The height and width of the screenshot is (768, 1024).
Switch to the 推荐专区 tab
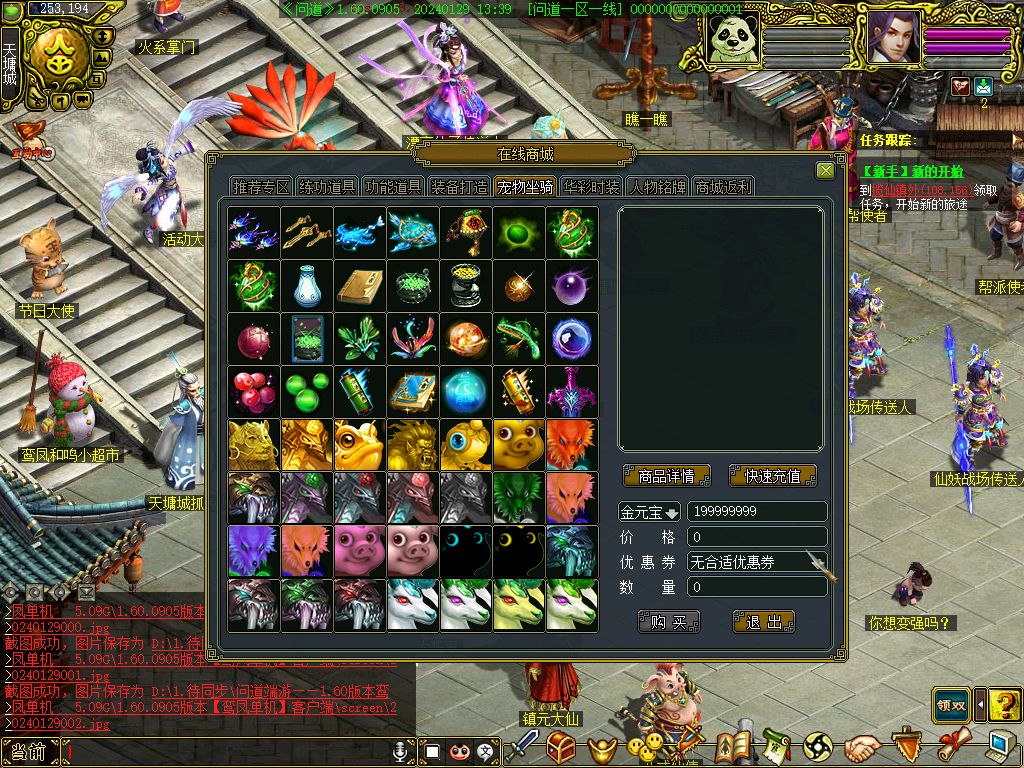261,187
